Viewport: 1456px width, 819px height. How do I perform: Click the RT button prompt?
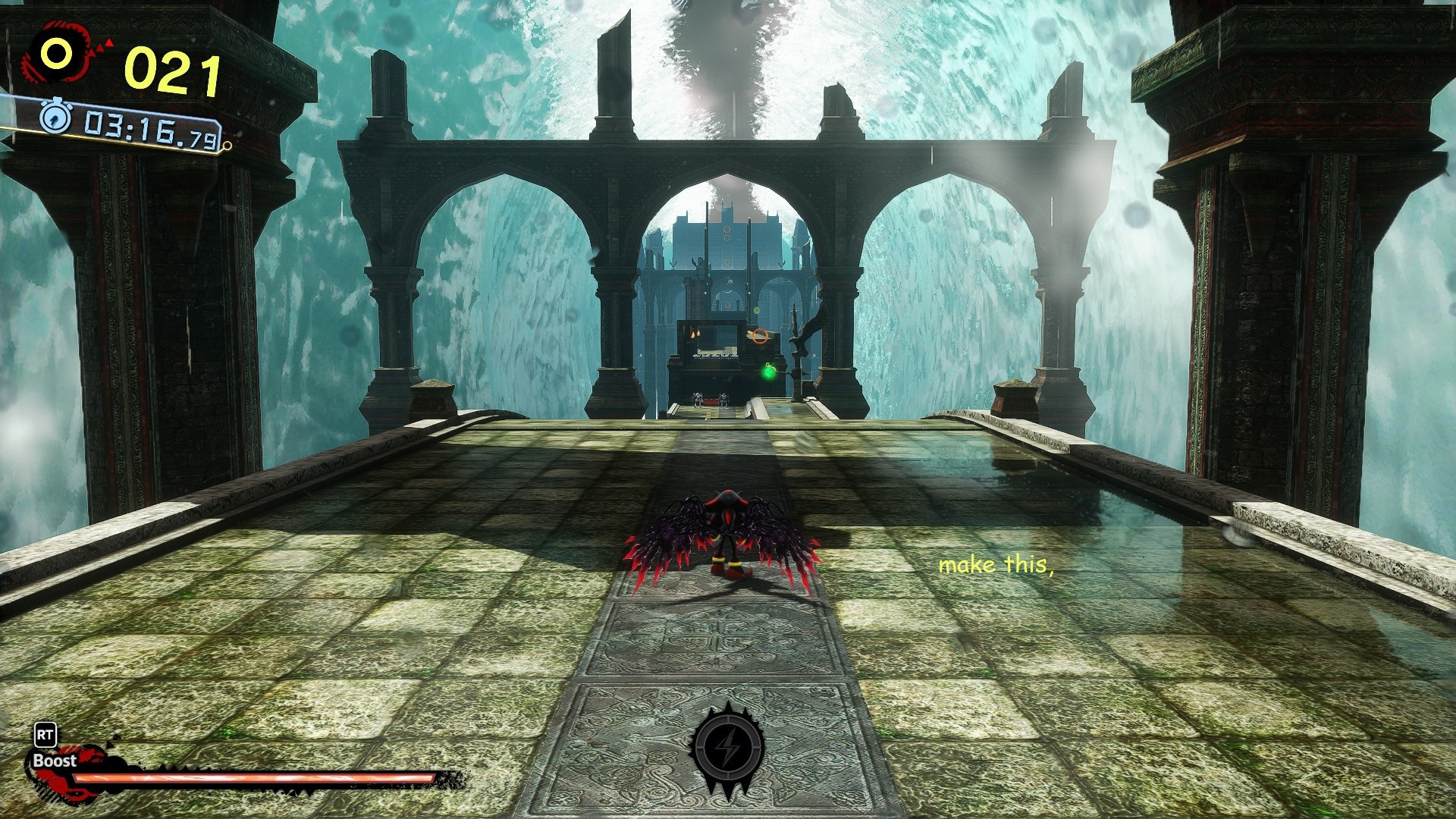[43, 734]
